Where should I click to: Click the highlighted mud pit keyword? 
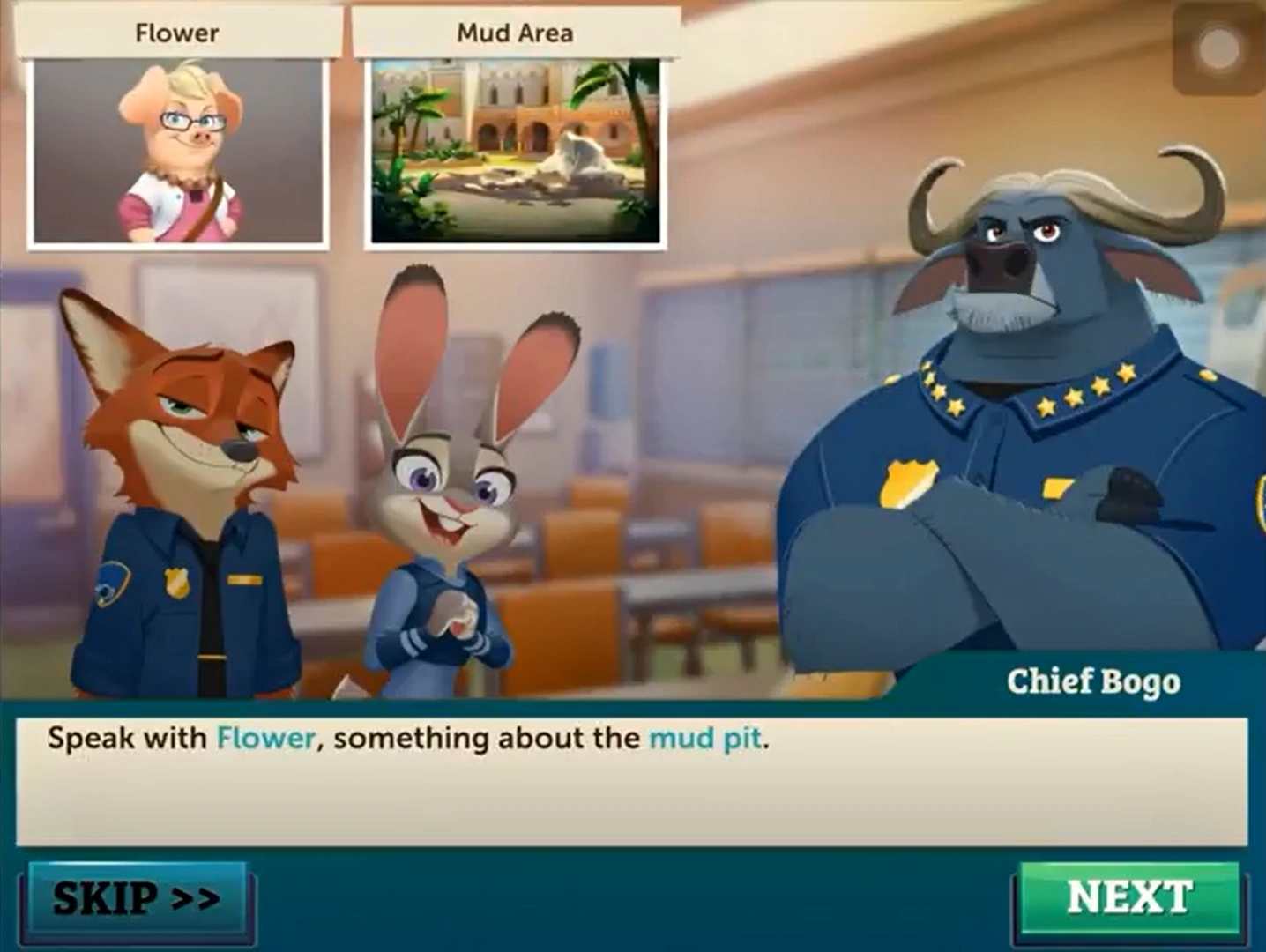tap(704, 738)
